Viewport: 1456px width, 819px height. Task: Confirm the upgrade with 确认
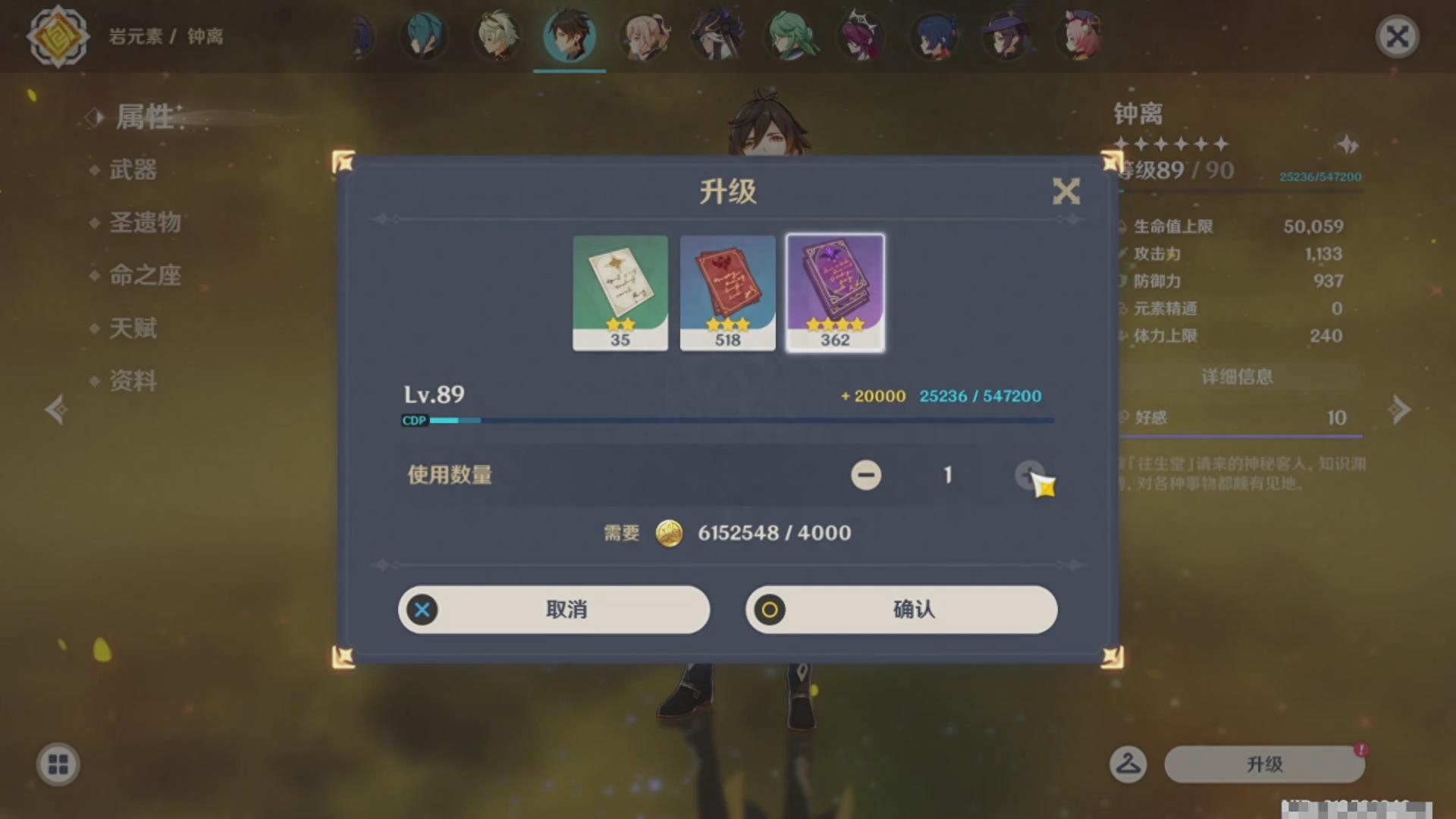901,610
